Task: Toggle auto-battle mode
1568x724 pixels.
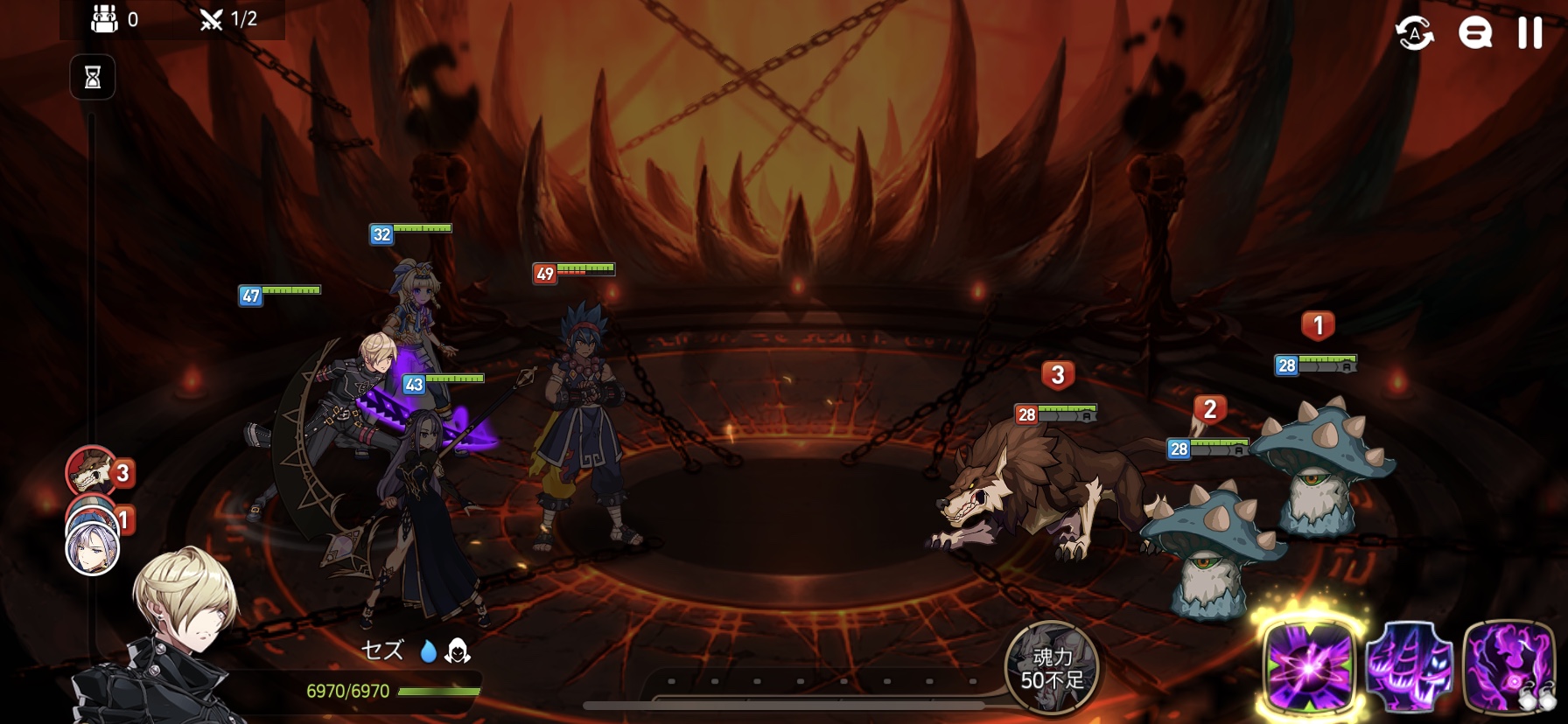Action: (x=1414, y=34)
